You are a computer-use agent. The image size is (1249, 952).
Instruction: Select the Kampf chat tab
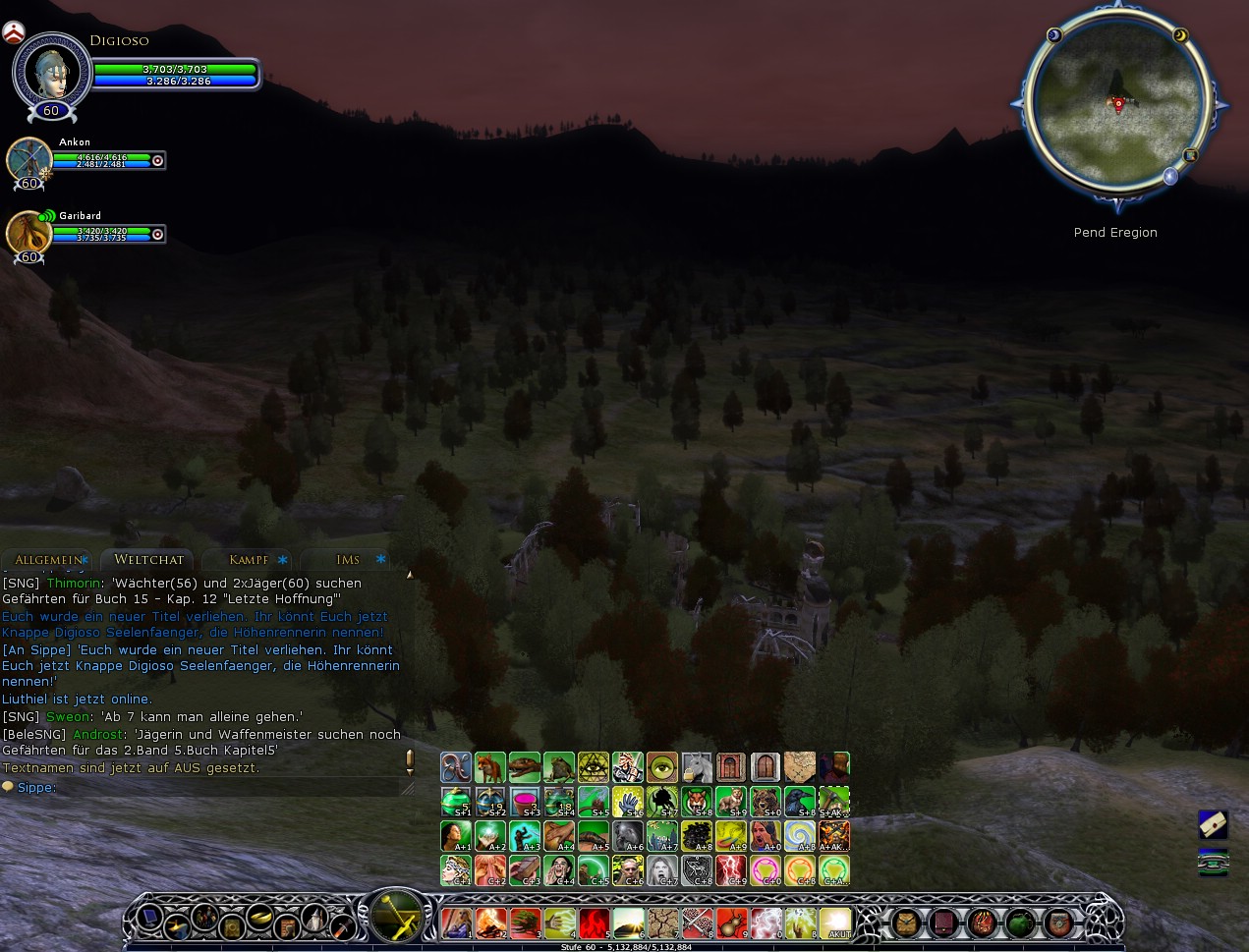[248, 560]
